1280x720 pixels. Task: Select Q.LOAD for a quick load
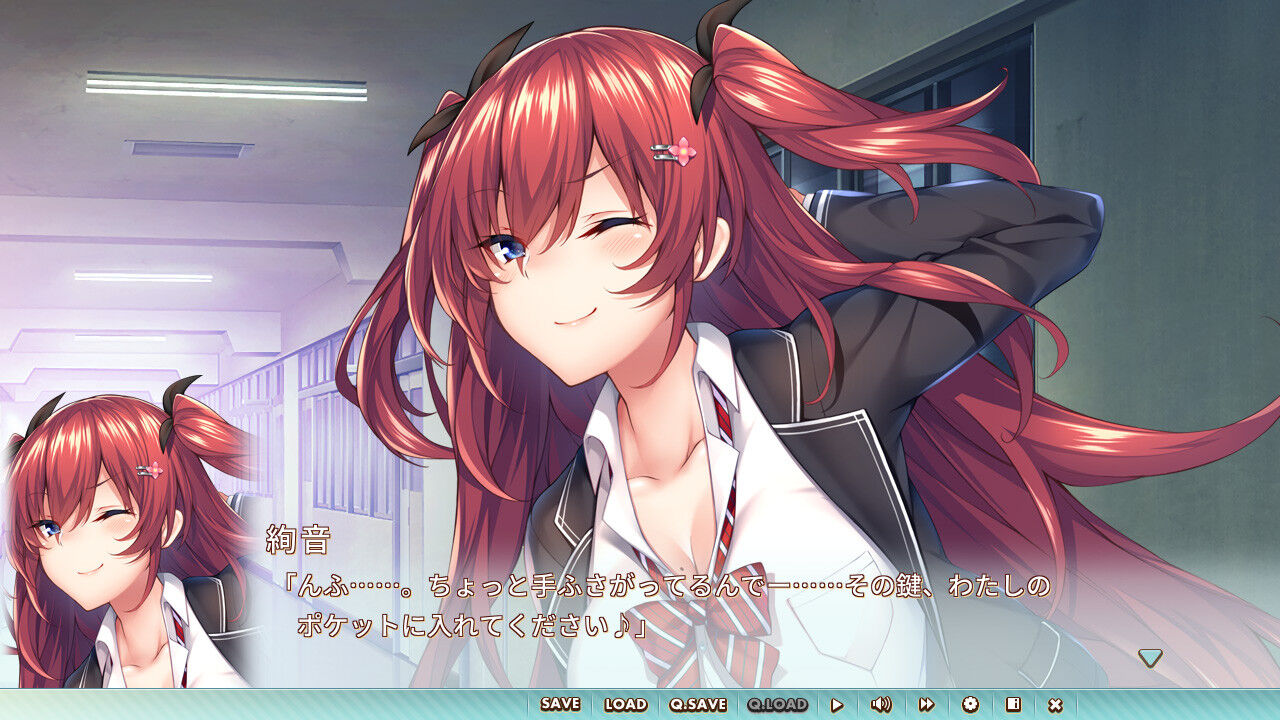[x=773, y=704]
